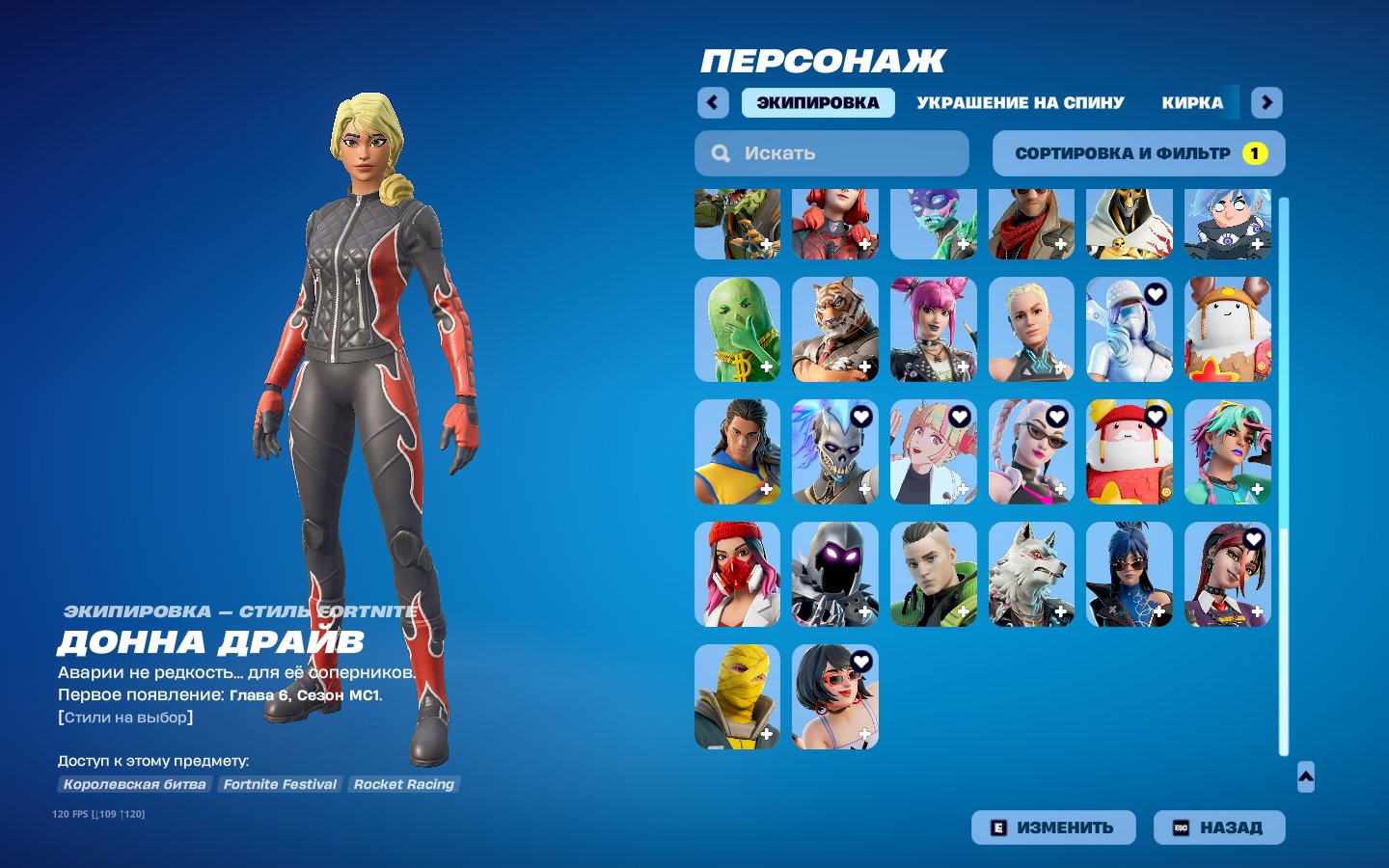Click the plus badge on the werewolf skin
This screenshot has height=868, width=1389.
click(x=1061, y=610)
